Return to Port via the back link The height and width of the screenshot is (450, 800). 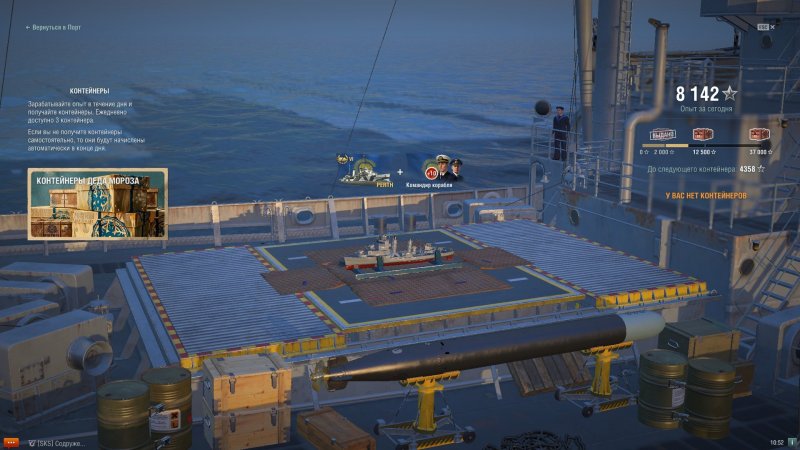click(x=54, y=28)
